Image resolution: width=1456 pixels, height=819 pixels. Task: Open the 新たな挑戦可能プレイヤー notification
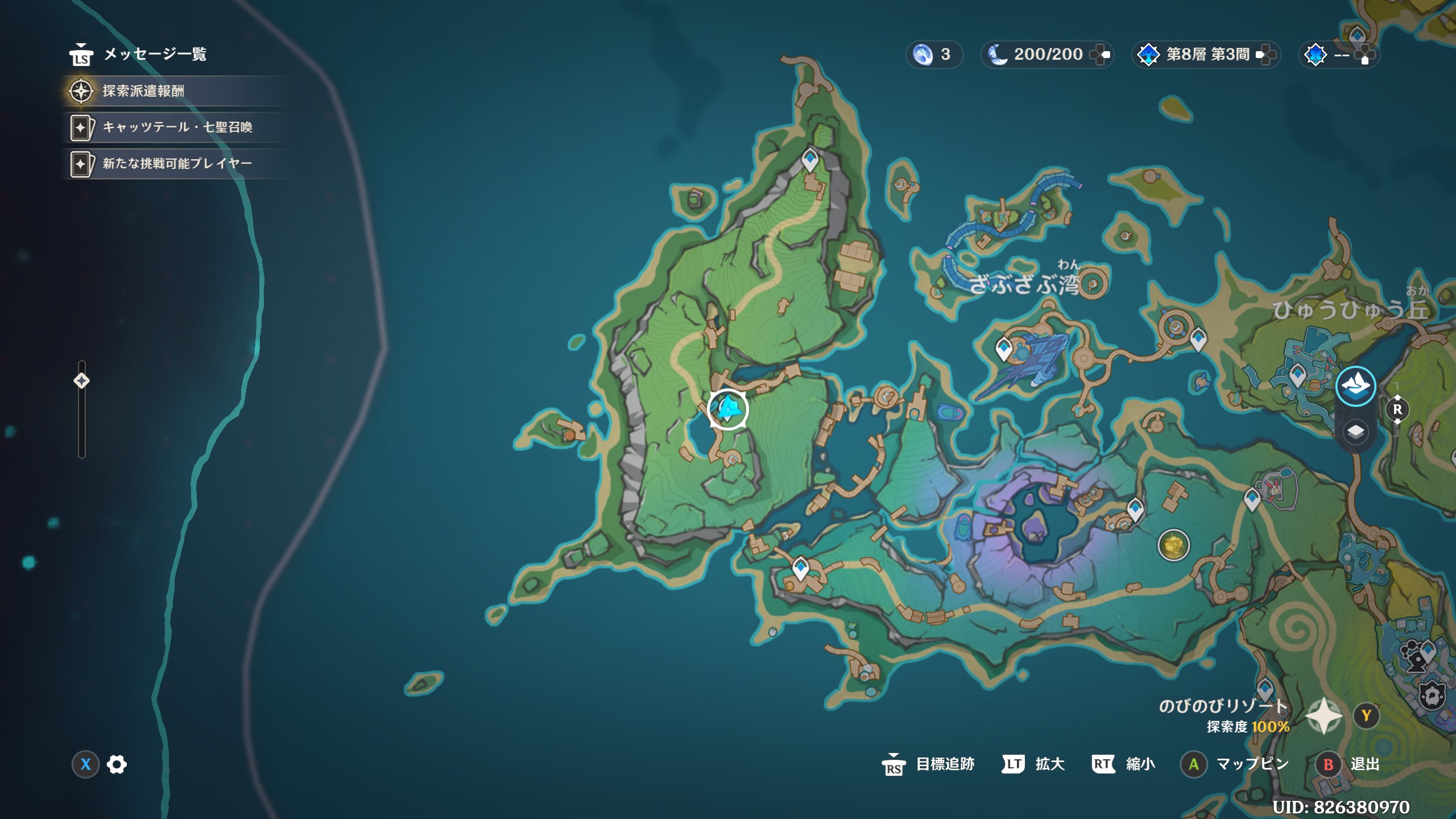pyautogui.click(x=177, y=164)
